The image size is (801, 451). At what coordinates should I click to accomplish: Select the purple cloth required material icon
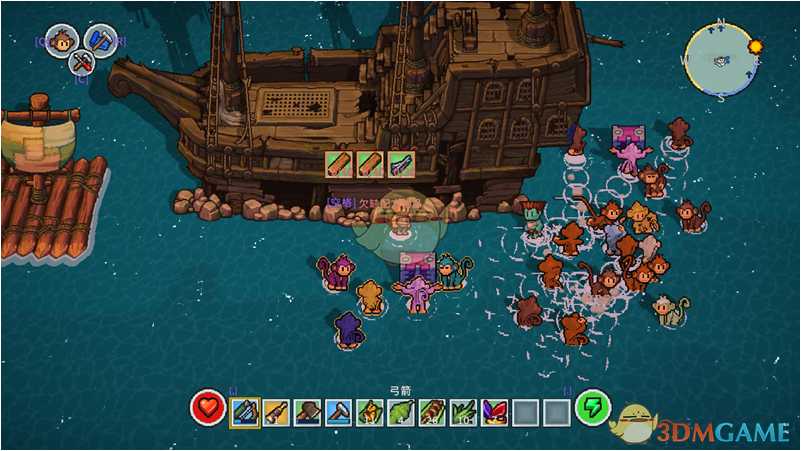[401, 163]
